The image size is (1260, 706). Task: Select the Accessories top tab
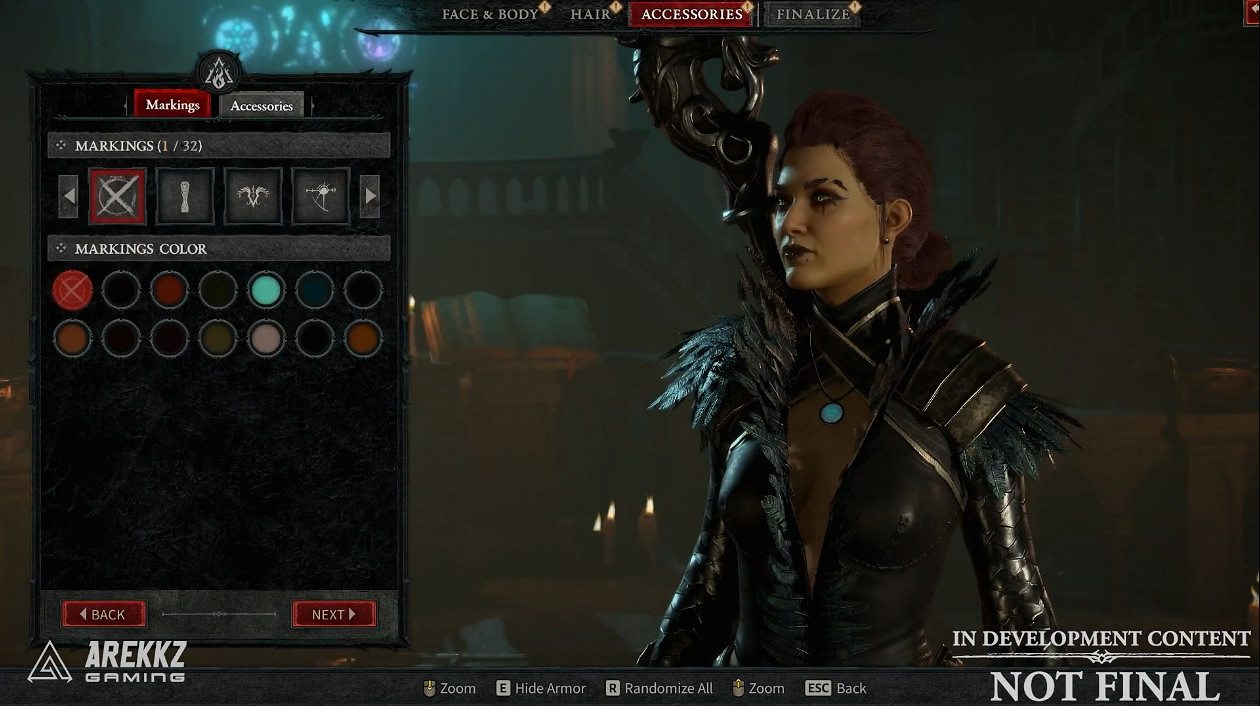click(x=691, y=14)
